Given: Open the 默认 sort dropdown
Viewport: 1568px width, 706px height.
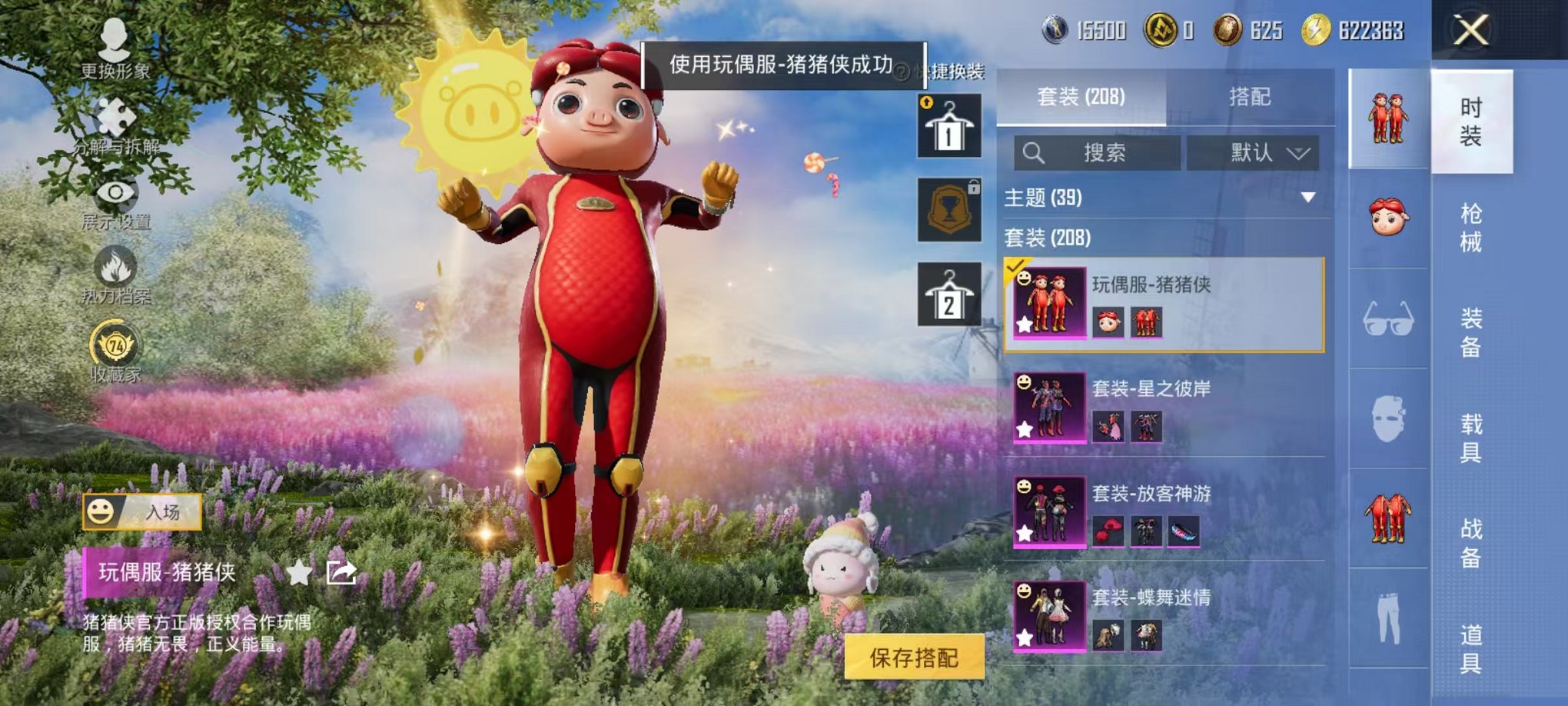Looking at the screenshot, I should tap(1253, 152).
